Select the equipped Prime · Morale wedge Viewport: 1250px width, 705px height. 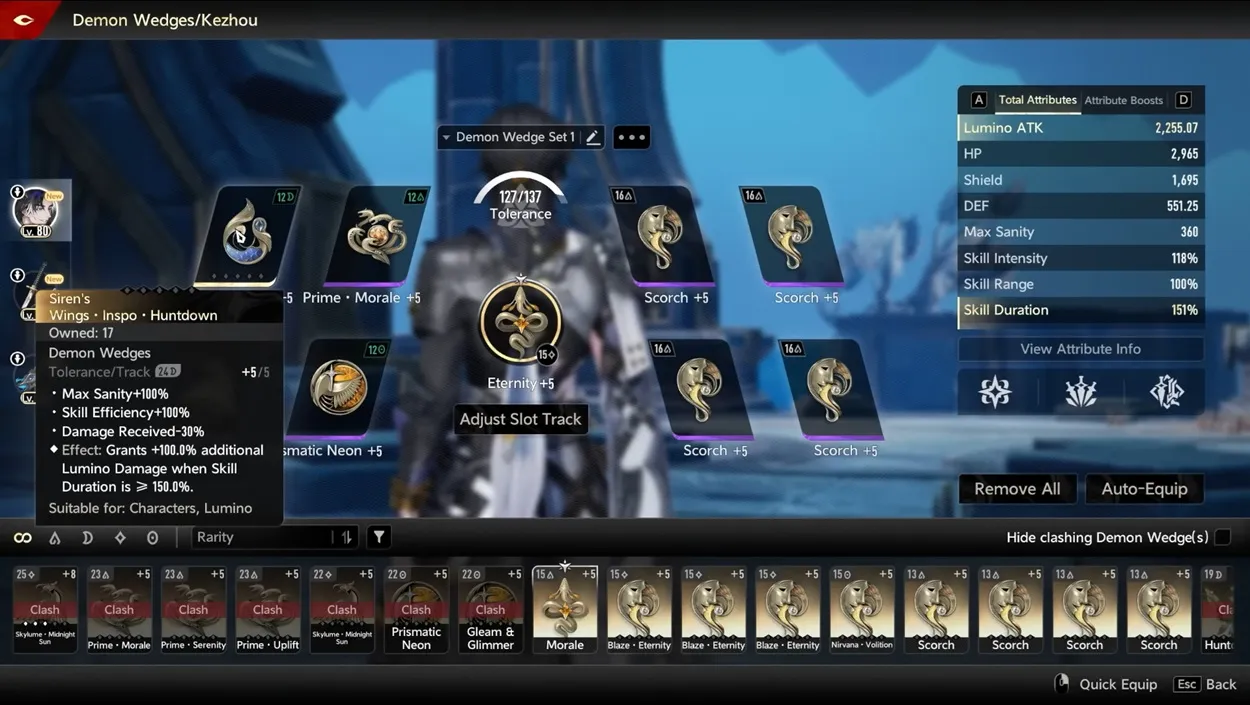(x=376, y=238)
